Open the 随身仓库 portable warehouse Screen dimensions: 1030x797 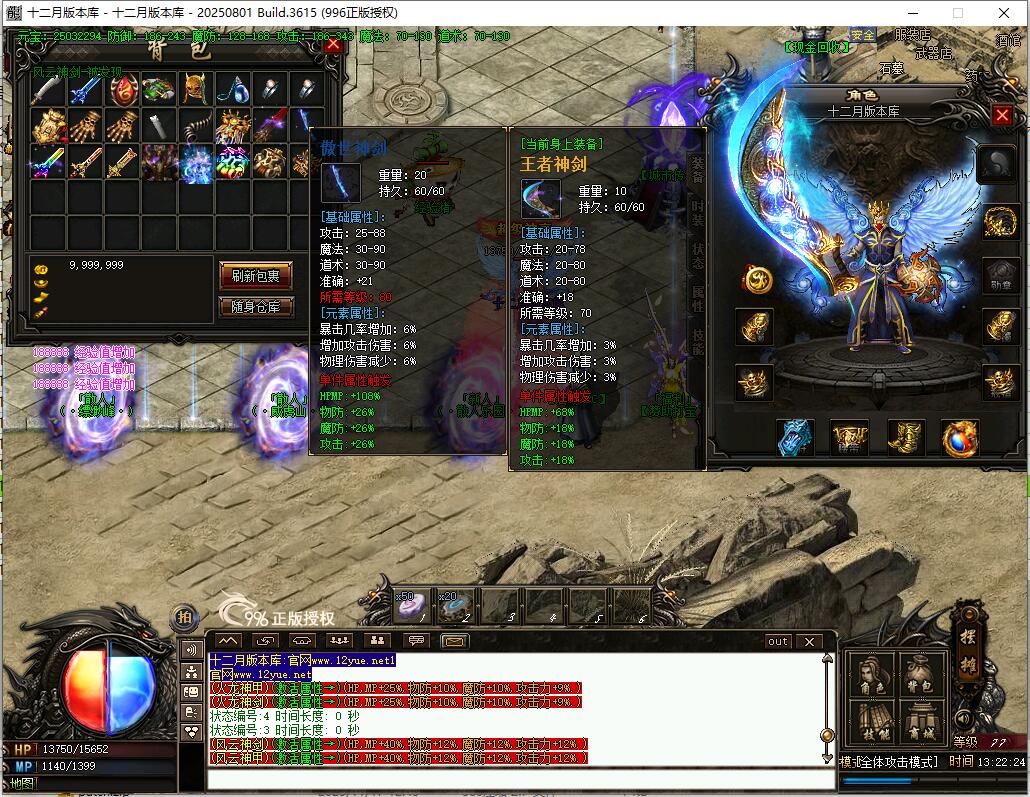pyautogui.click(x=256, y=307)
